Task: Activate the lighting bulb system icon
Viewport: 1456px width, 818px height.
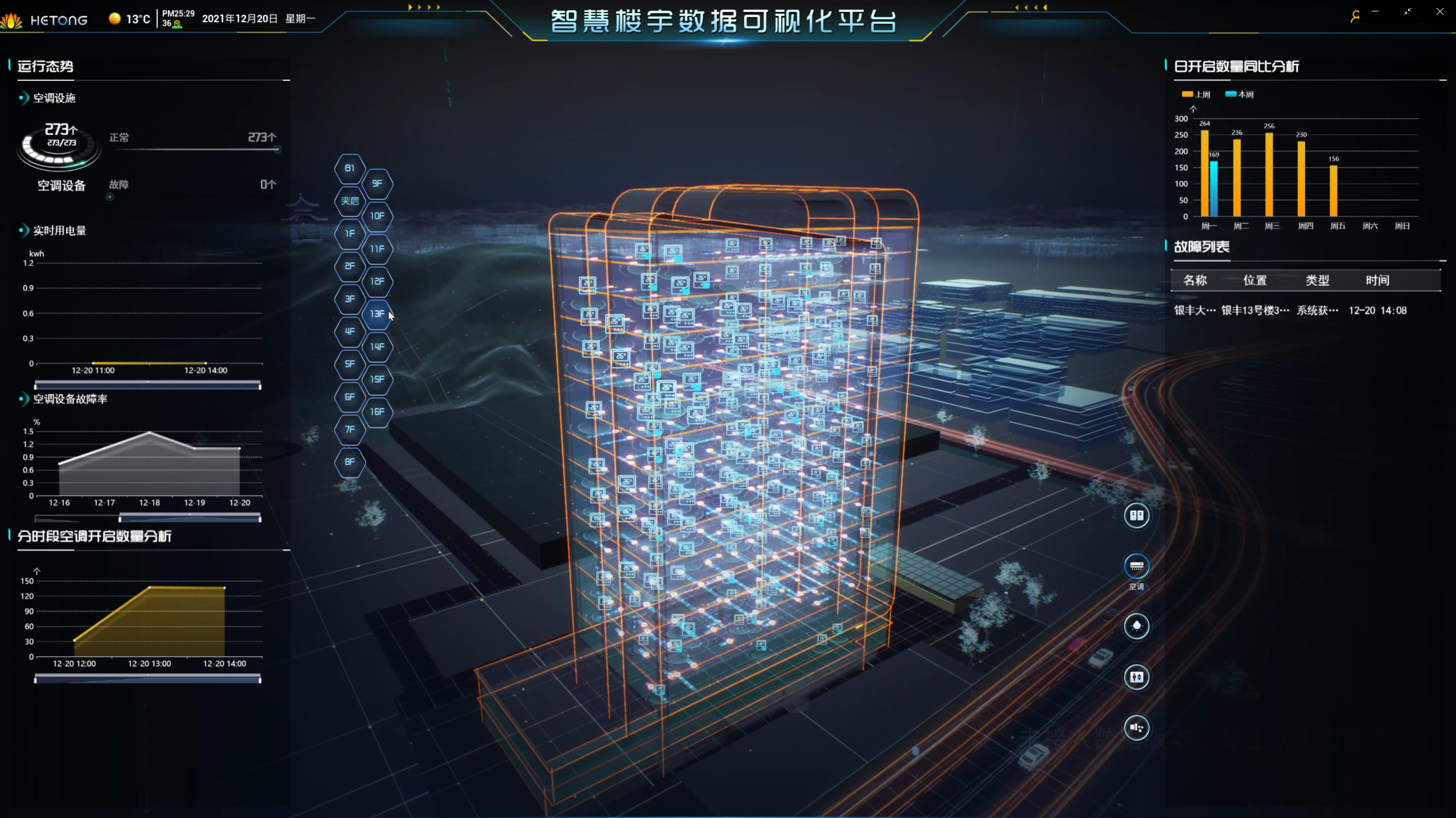Action: coord(1136,626)
